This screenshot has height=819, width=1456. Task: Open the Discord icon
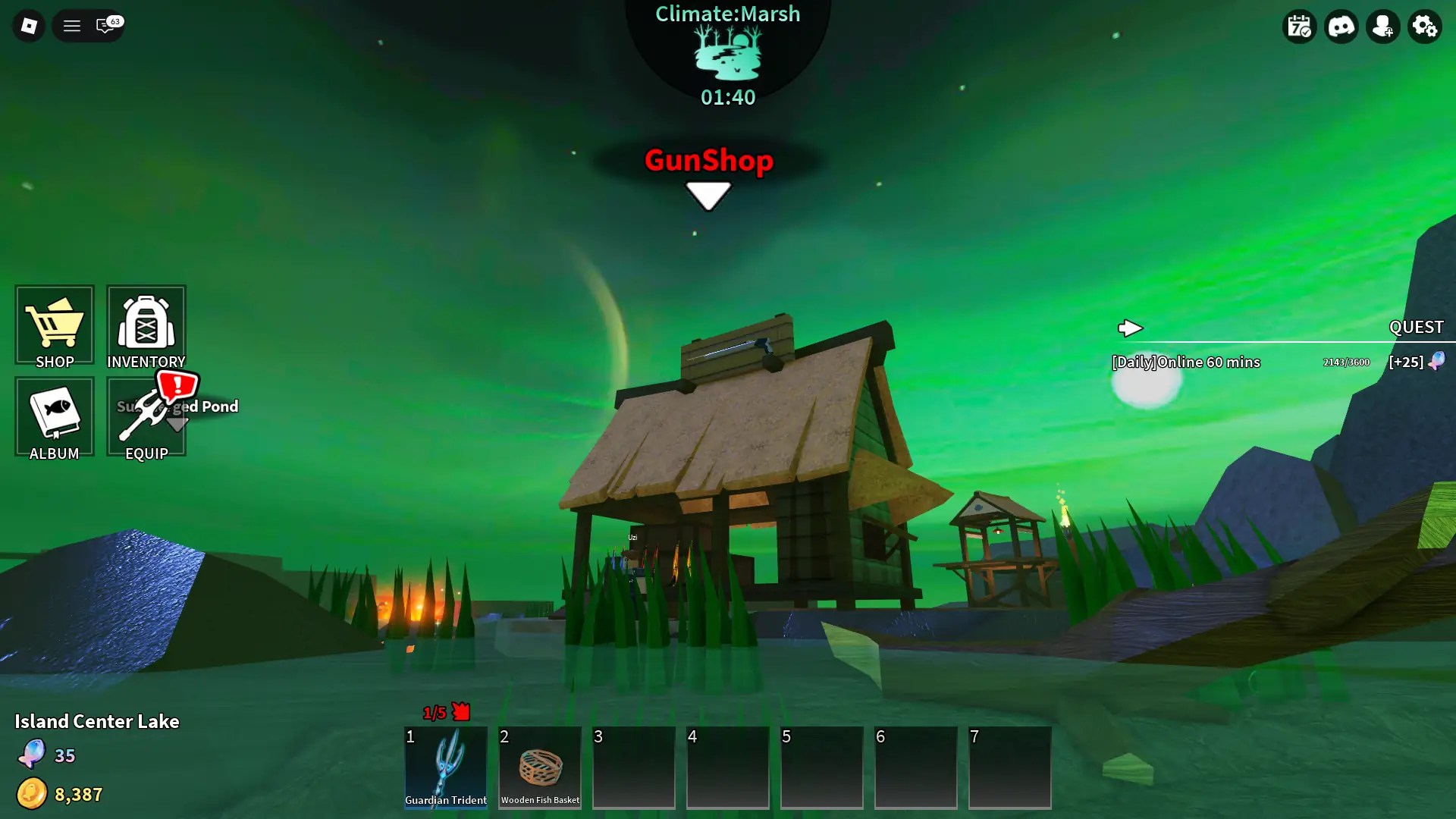tap(1341, 26)
